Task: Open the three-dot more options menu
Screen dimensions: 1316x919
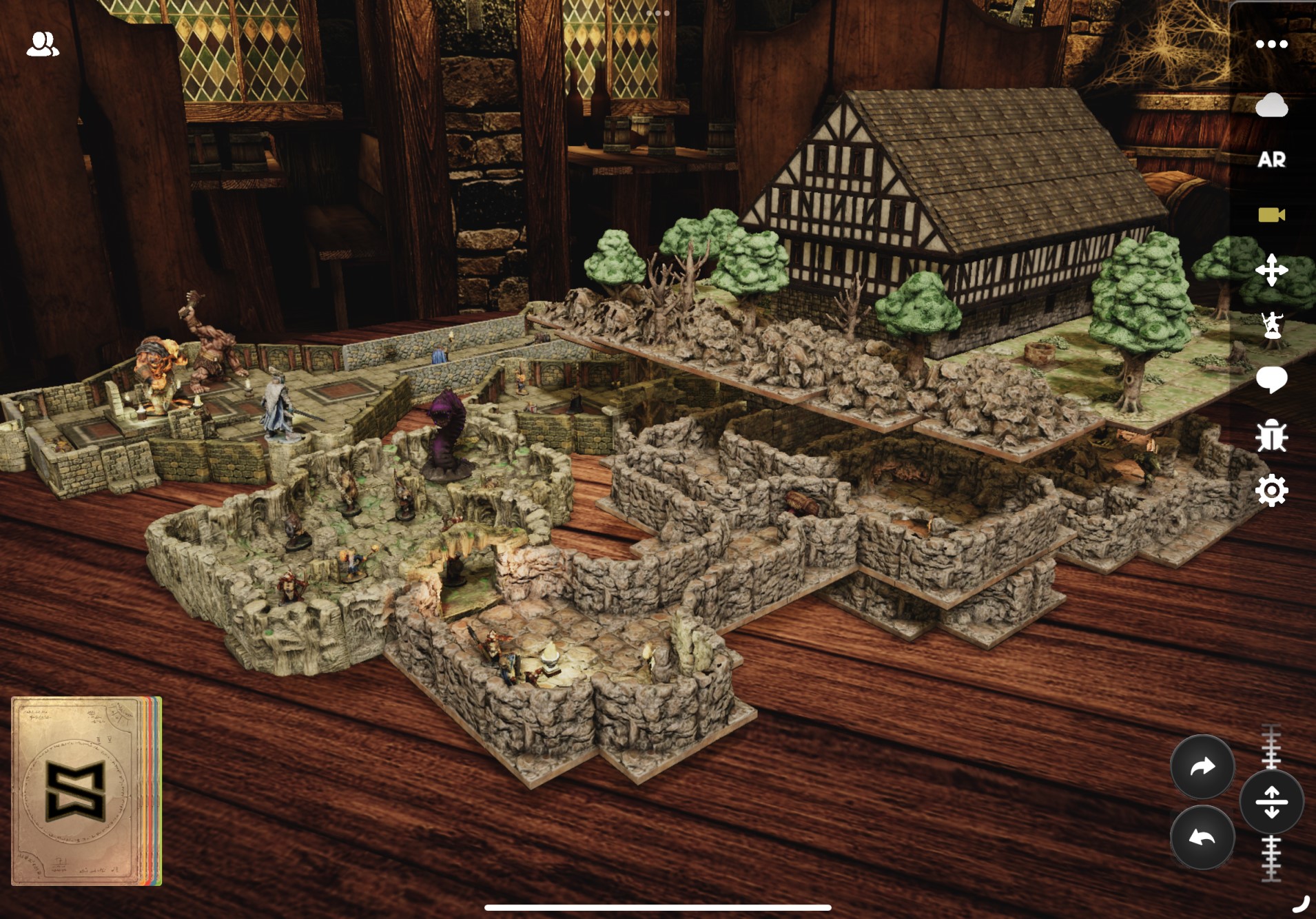Action: (x=1271, y=45)
